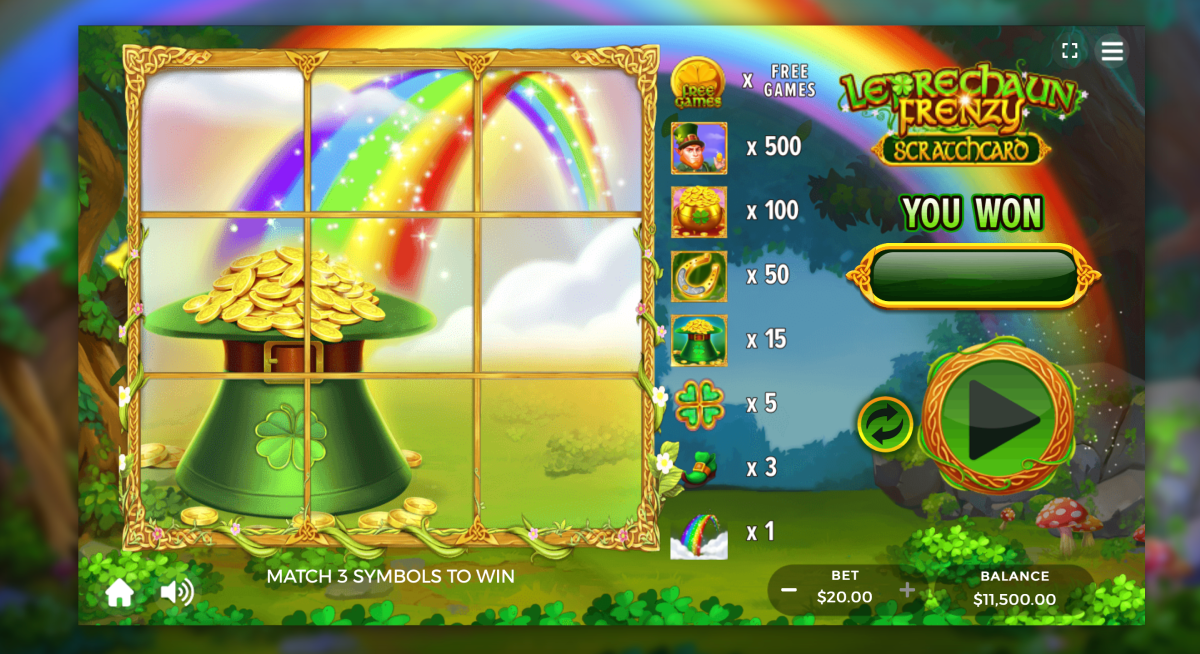The height and width of the screenshot is (654, 1200).
Task: Open the hamburger menu
Action: [1112, 51]
